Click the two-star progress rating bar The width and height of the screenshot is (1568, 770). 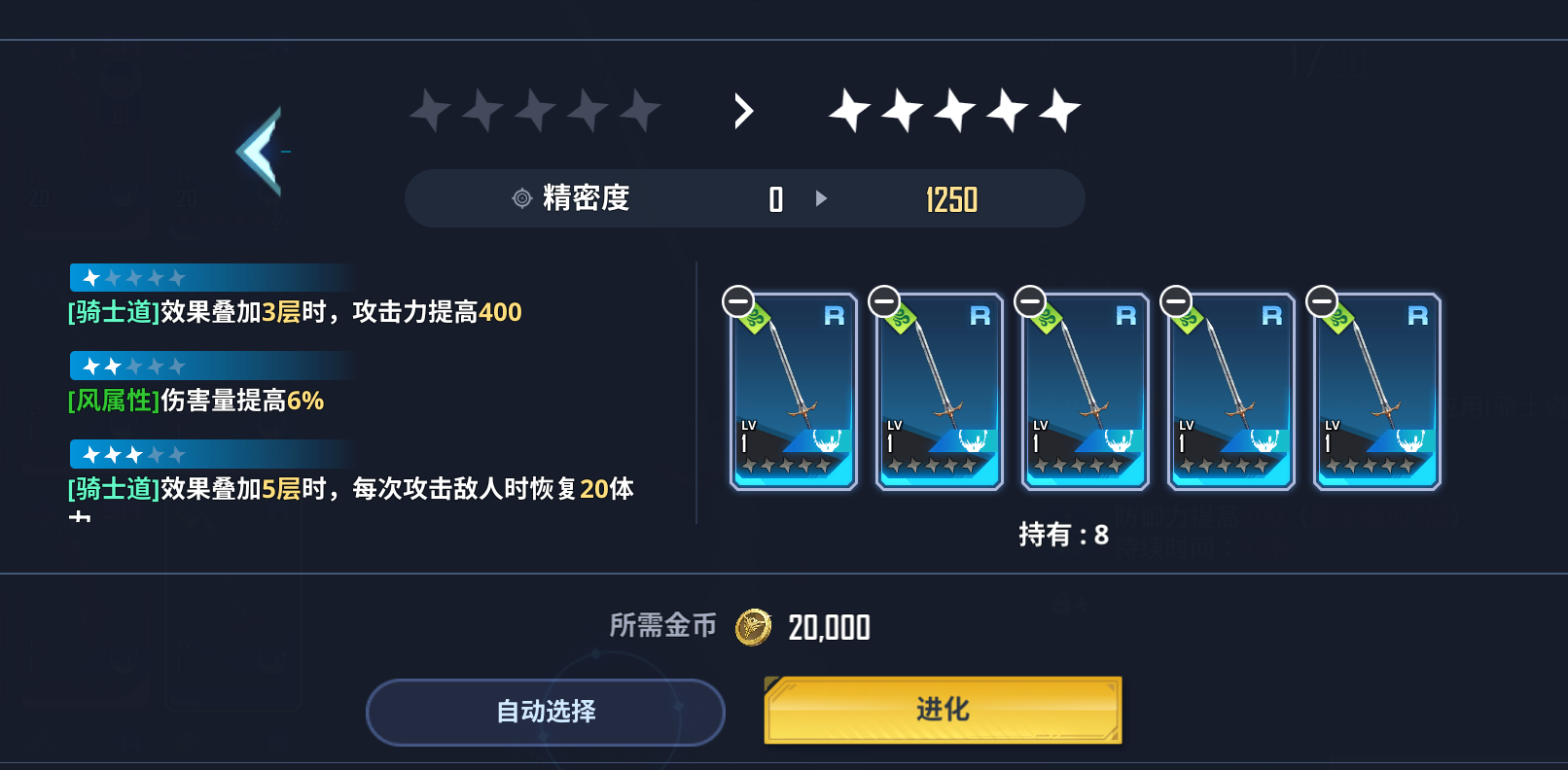coord(211,365)
